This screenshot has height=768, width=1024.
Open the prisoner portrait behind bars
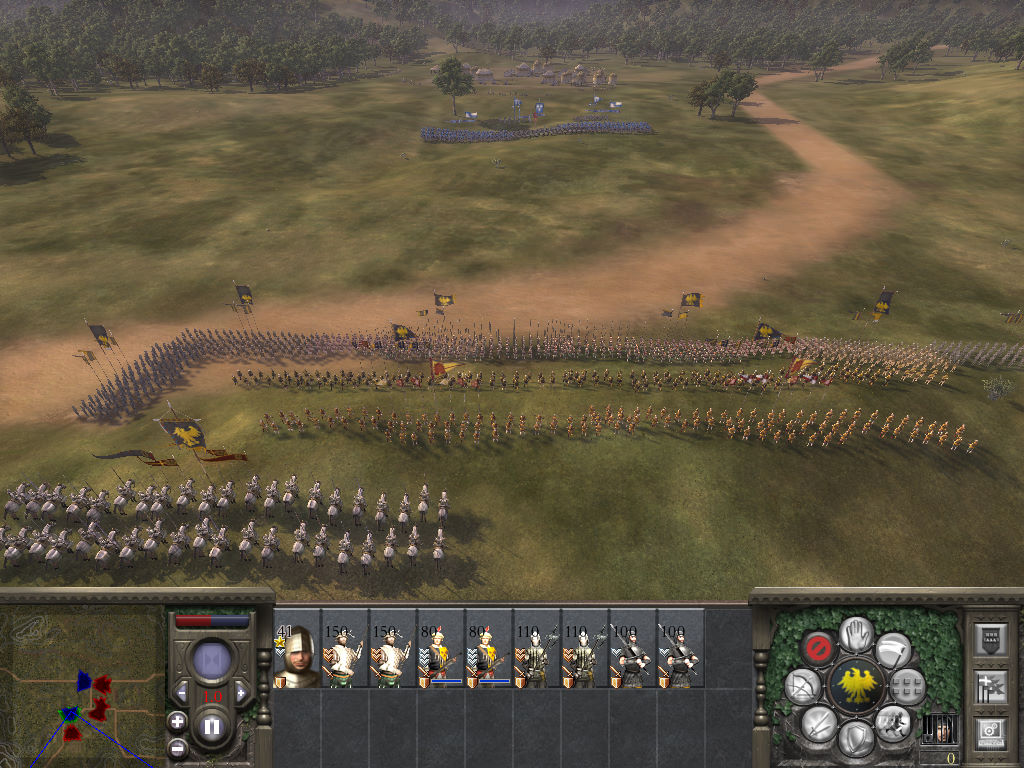[x=939, y=727]
